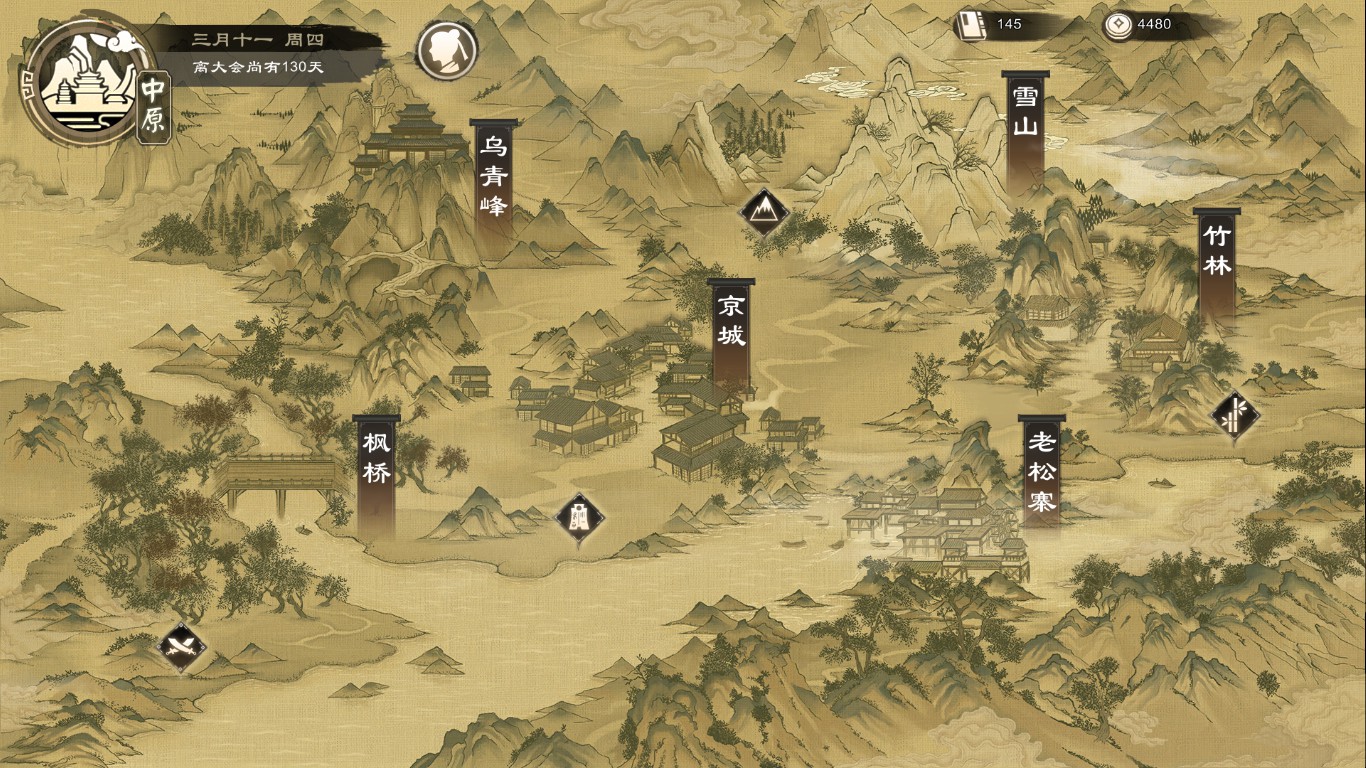The width and height of the screenshot is (1366, 768).
Task: Open the character avatar portrait
Action: click(444, 47)
